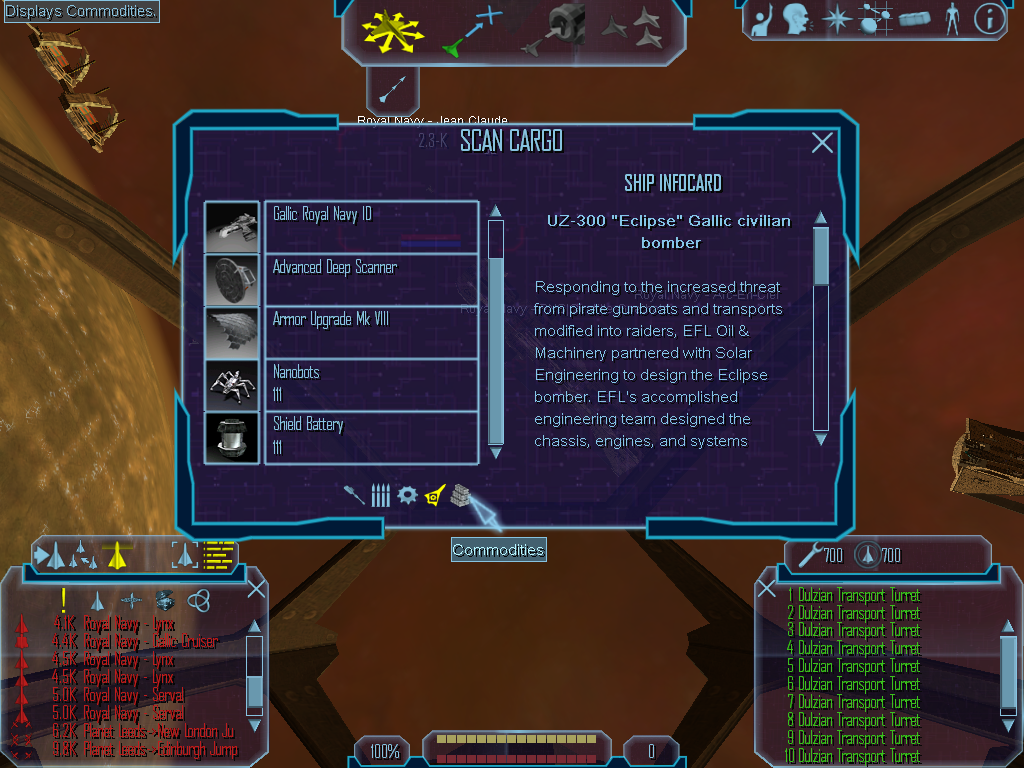The image size is (1024, 768).
Task: Activate the yellow free flight maneuver icon
Action: pyautogui.click(x=393, y=30)
